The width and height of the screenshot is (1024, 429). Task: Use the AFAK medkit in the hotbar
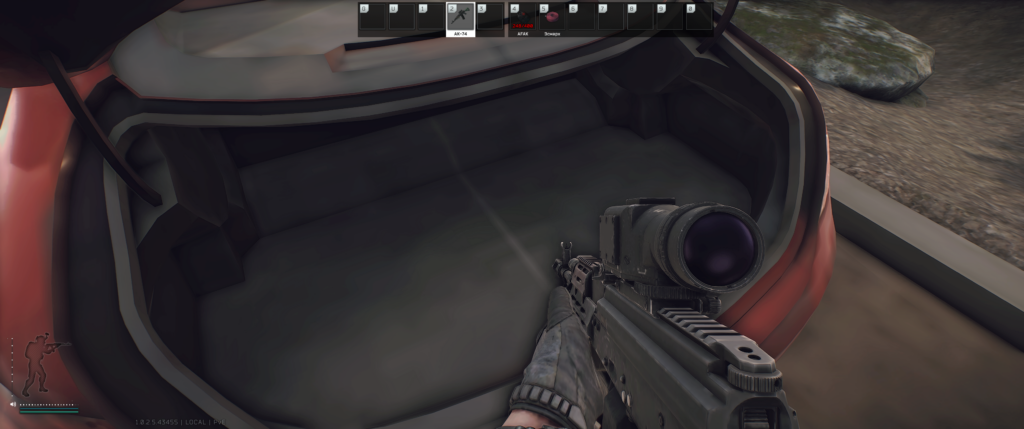[x=522, y=17]
